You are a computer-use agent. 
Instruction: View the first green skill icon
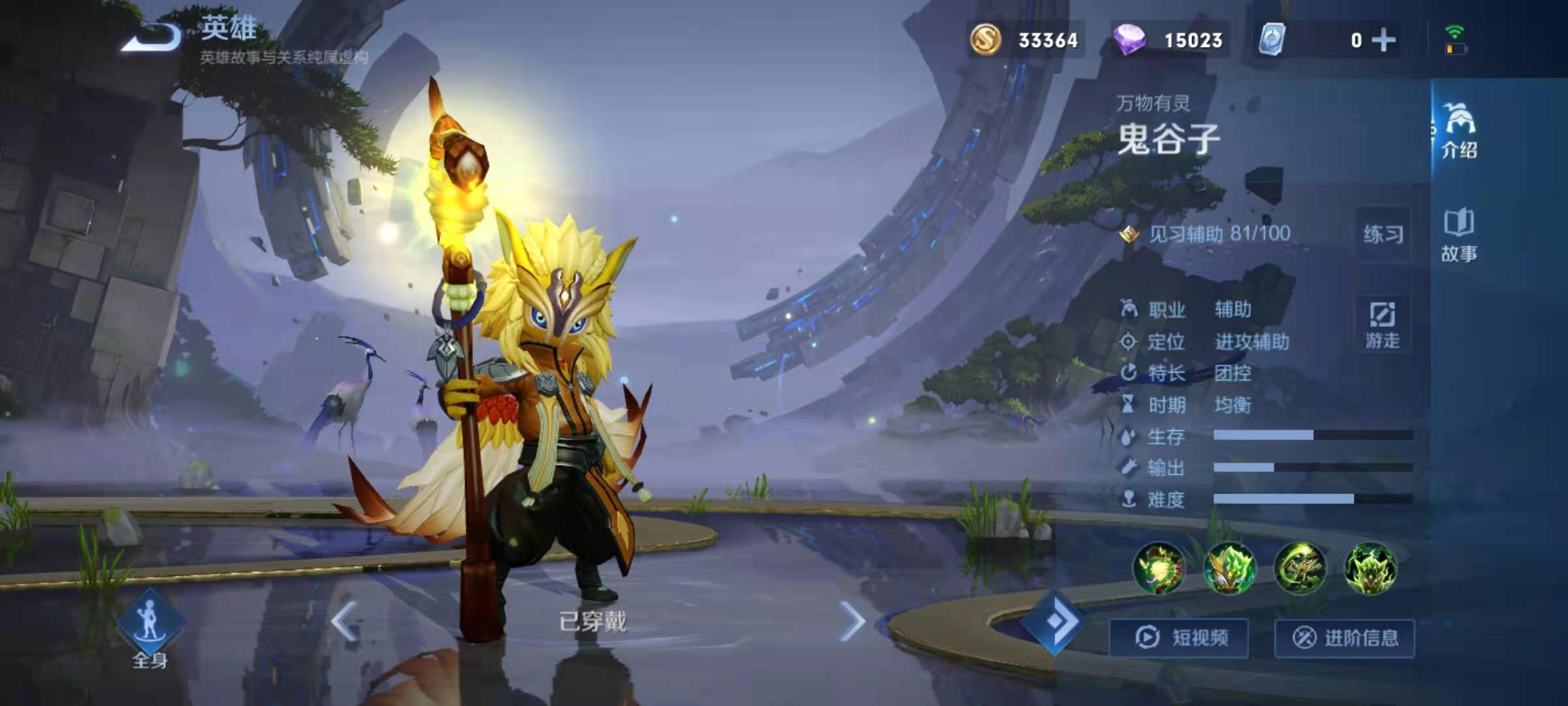click(1160, 569)
